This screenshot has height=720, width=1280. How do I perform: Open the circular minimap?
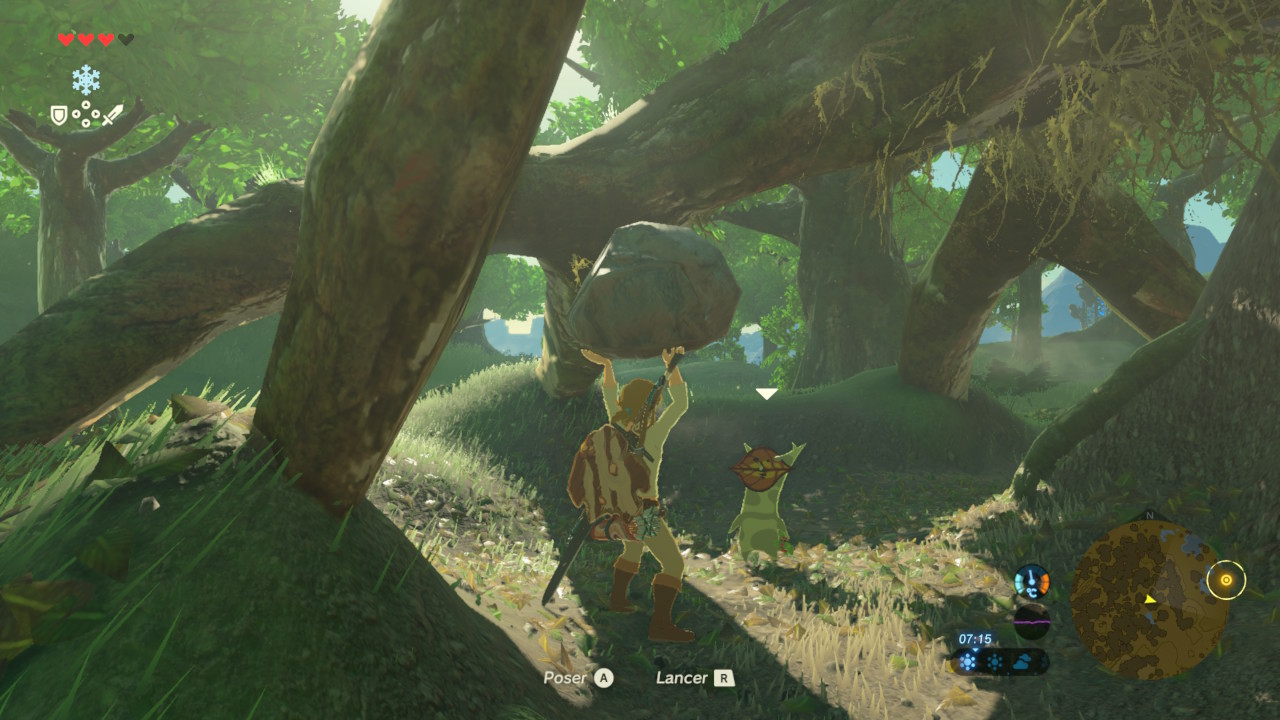point(1149,600)
